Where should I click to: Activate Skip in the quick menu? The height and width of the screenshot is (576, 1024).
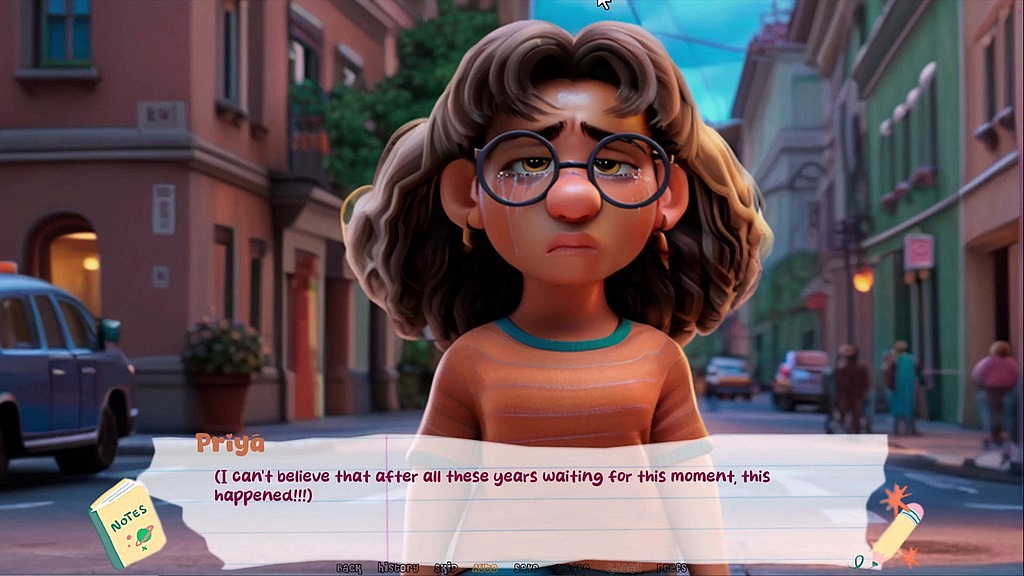coord(446,568)
